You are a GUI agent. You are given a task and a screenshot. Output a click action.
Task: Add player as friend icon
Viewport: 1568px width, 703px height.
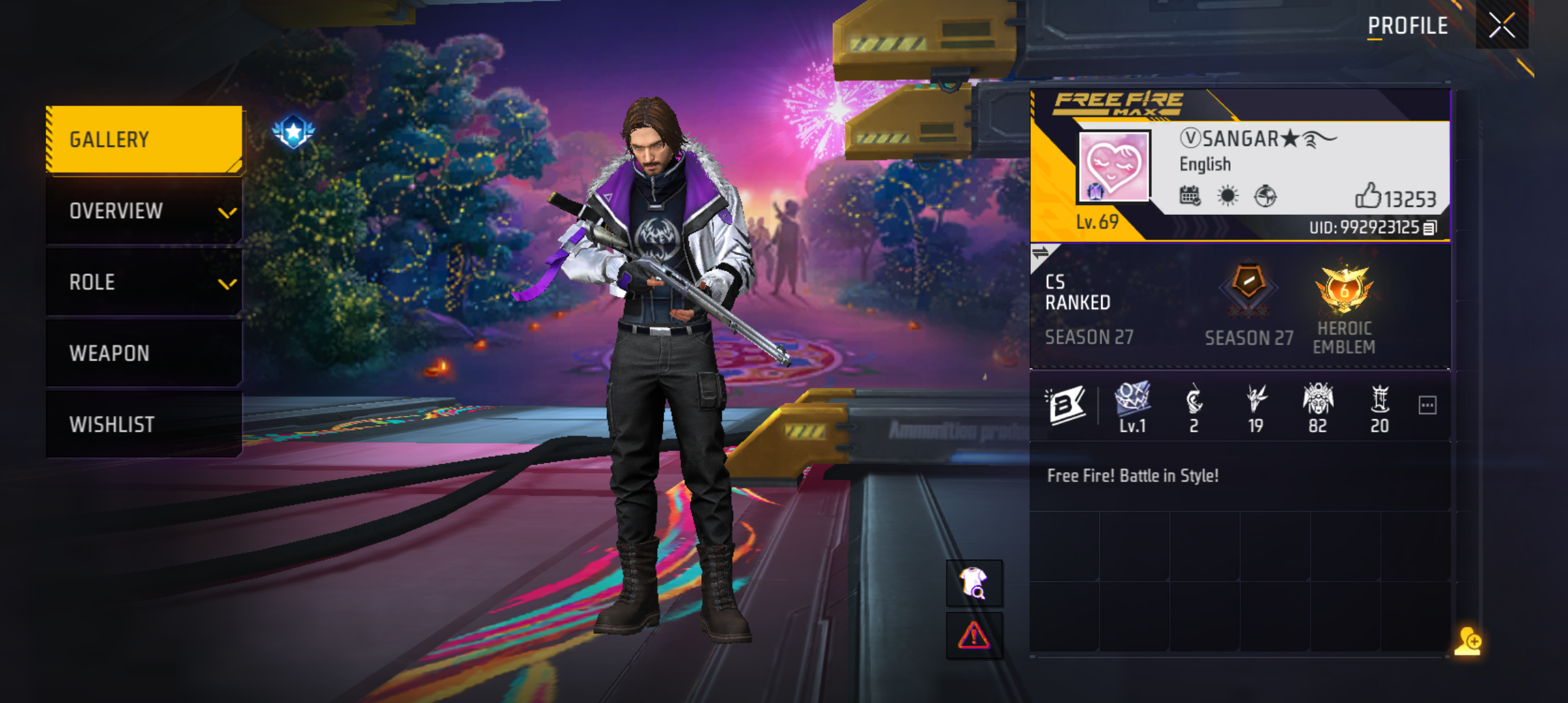pyautogui.click(x=1468, y=642)
